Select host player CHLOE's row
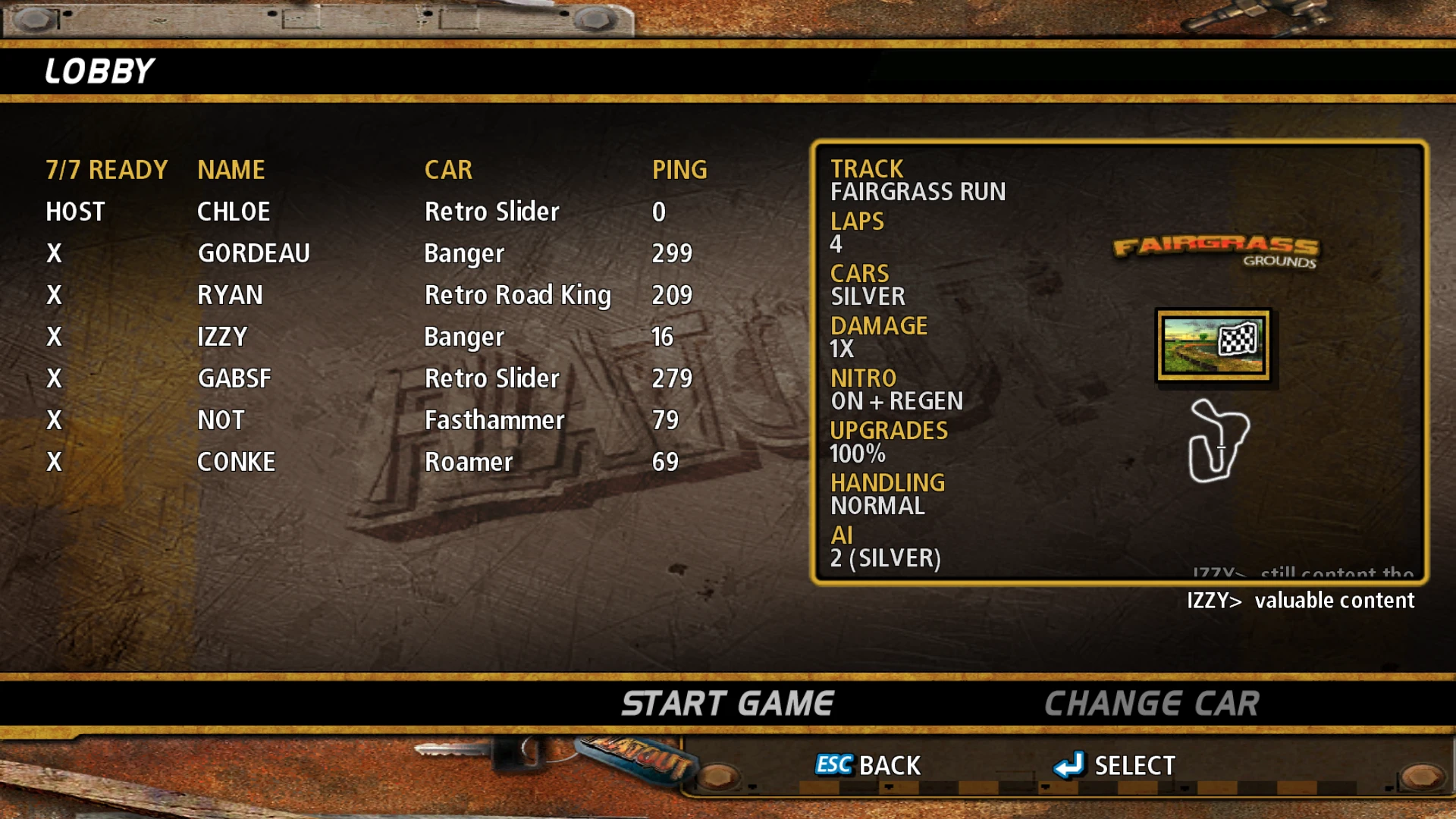This screenshot has width=1456, height=819. (x=234, y=212)
